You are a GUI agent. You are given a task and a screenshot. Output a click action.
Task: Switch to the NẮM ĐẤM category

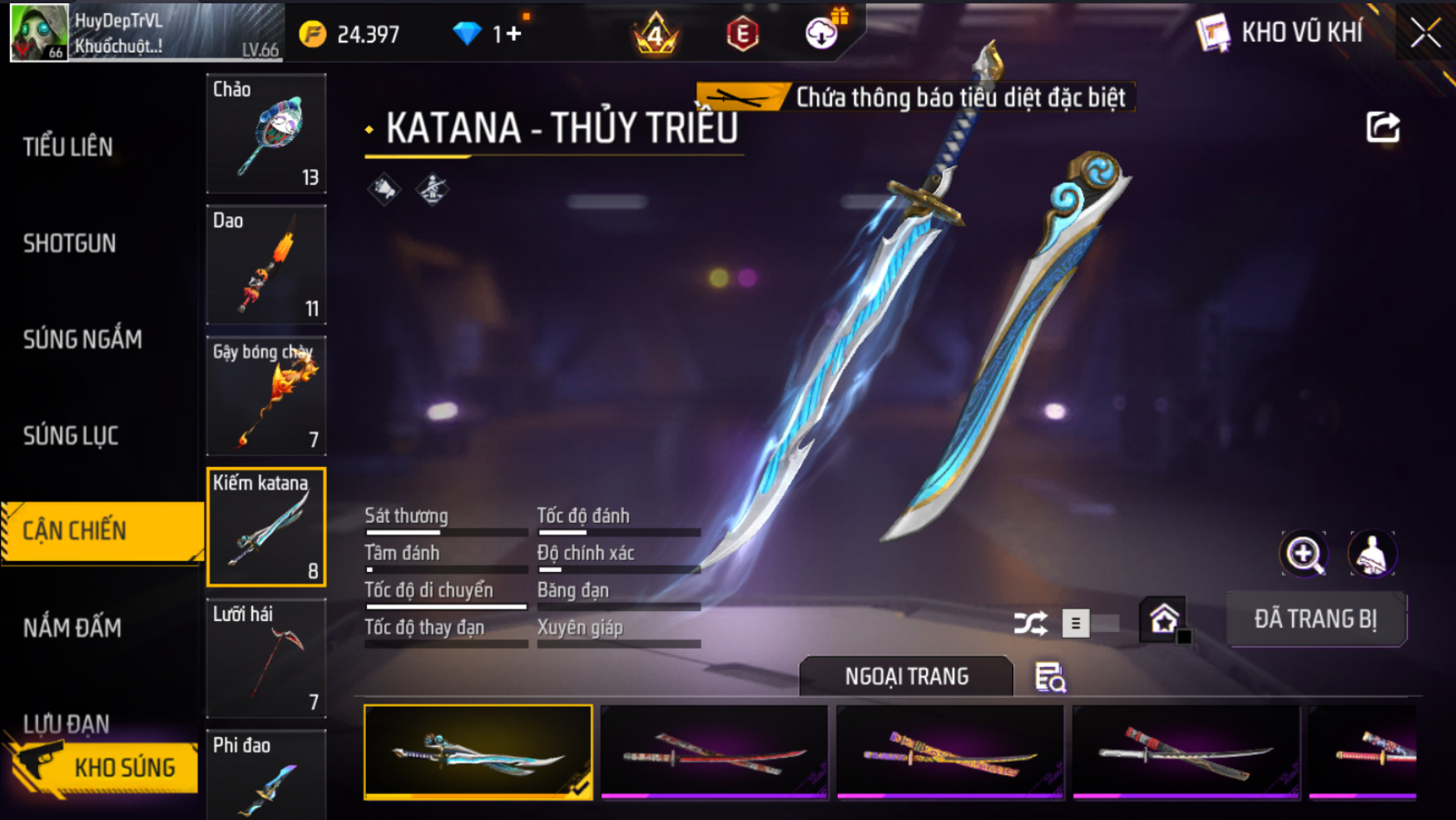(72, 628)
